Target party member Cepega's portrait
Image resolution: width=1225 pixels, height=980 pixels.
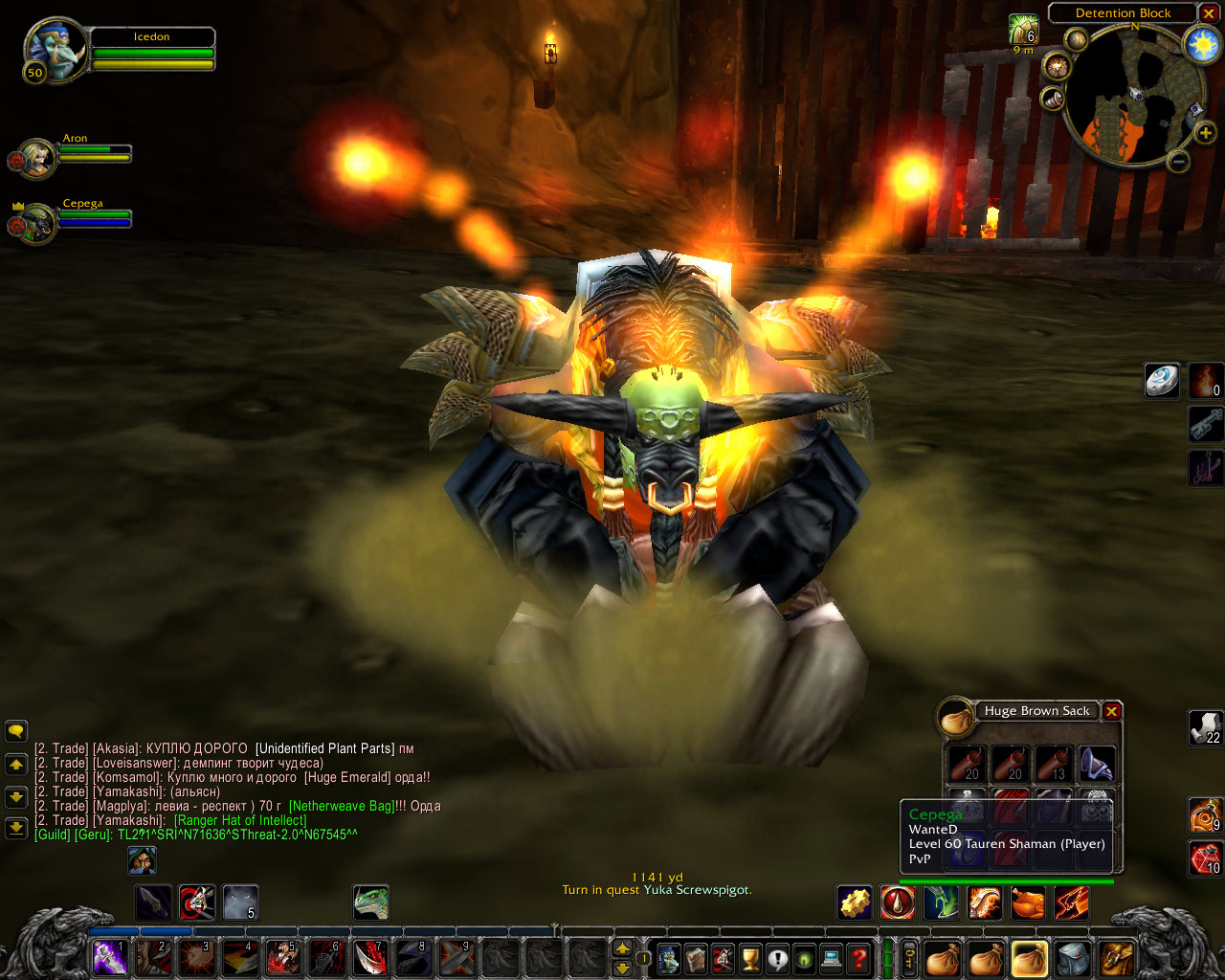[x=37, y=225]
